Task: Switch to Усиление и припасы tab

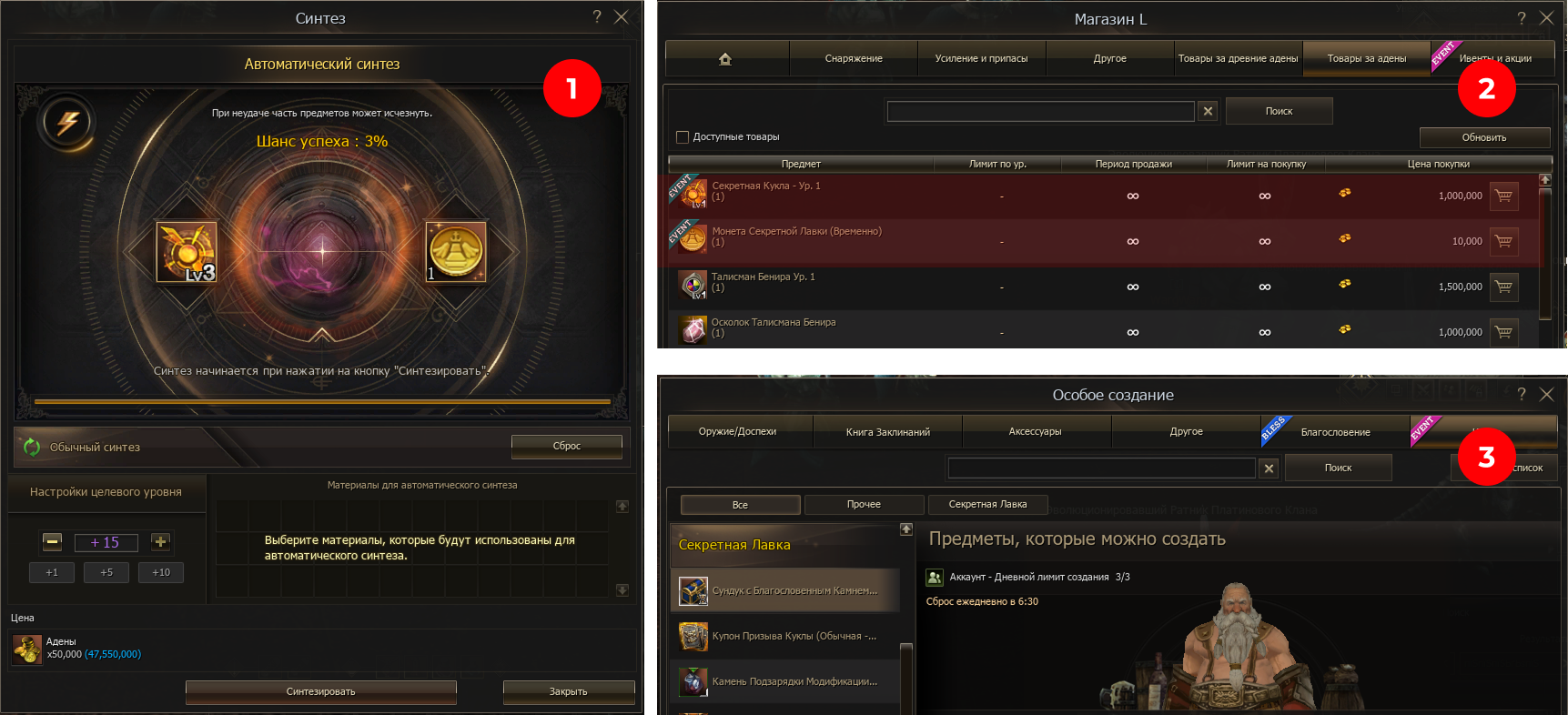Action: tap(981, 58)
